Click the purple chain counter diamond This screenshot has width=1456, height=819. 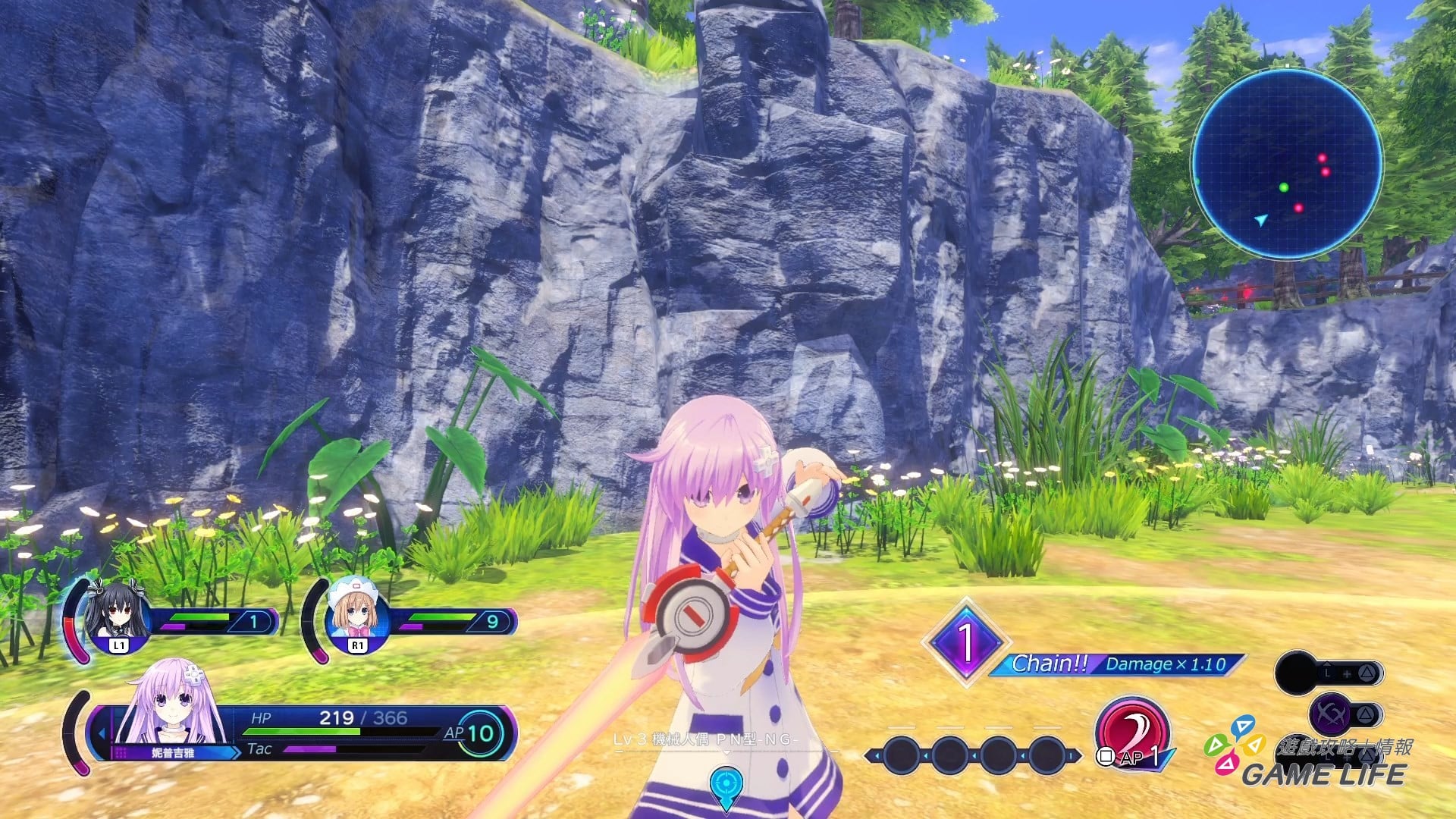coord(965,642)
